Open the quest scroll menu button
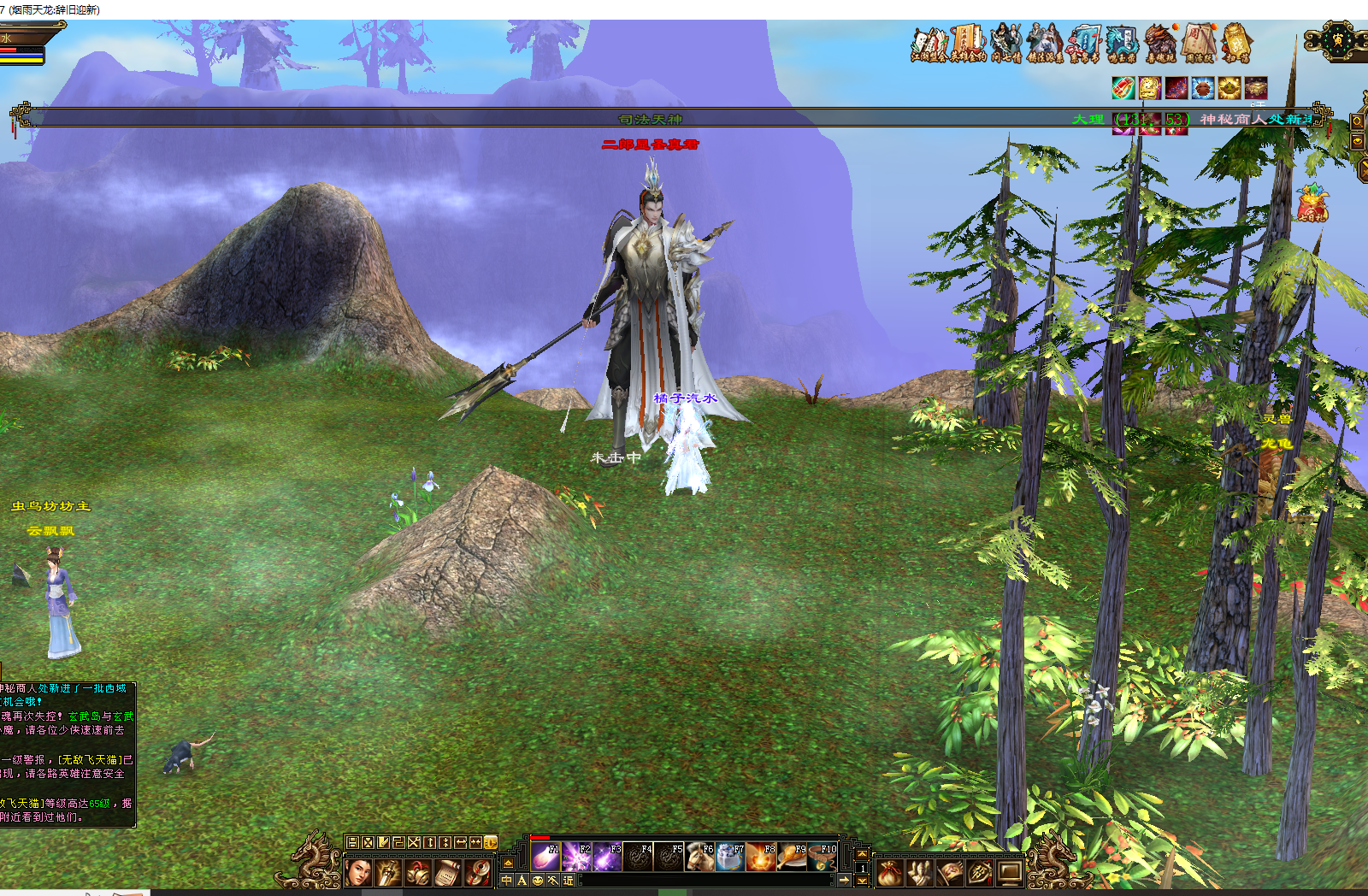This screenshot has width=1368, height=896. (448, 873)
